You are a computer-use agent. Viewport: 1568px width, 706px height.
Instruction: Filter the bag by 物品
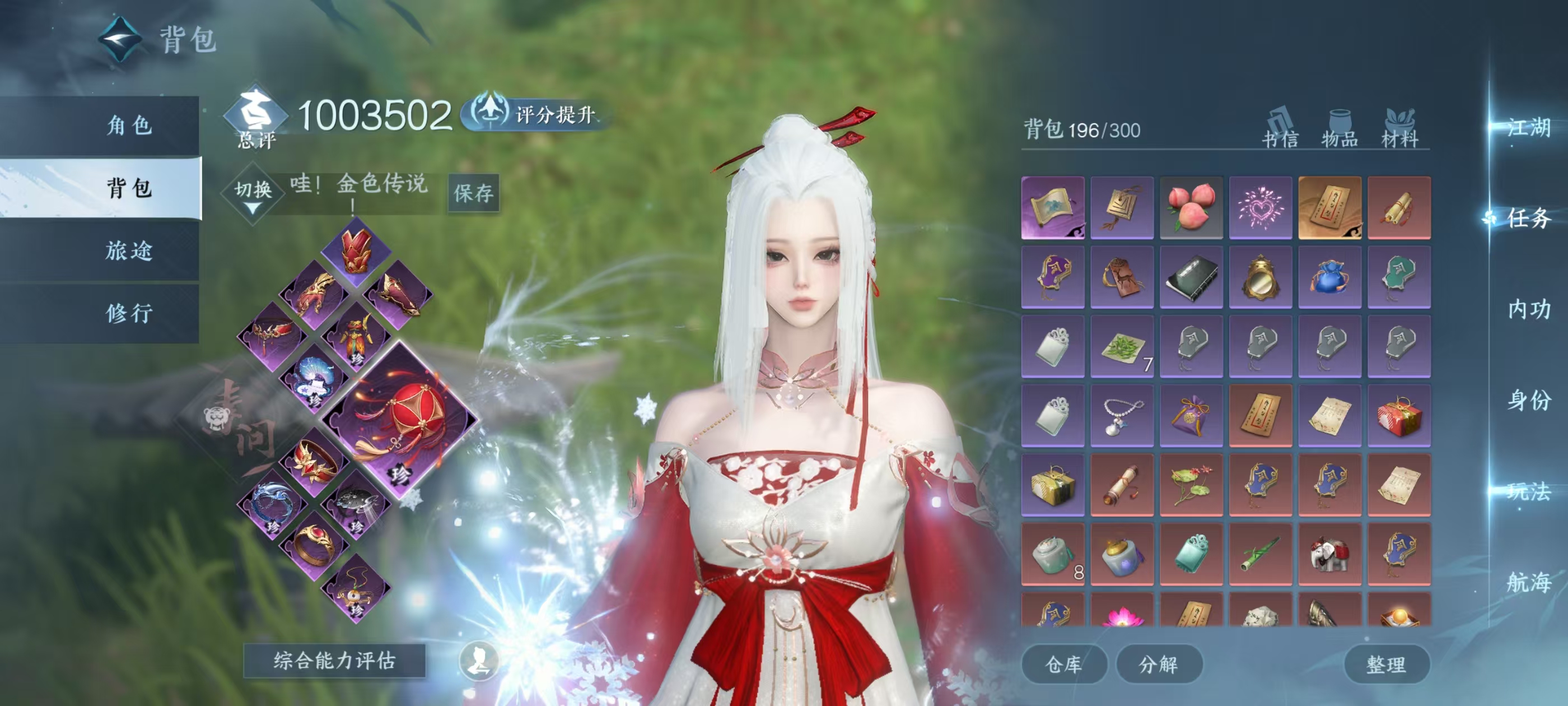[x=1339, y=129]
